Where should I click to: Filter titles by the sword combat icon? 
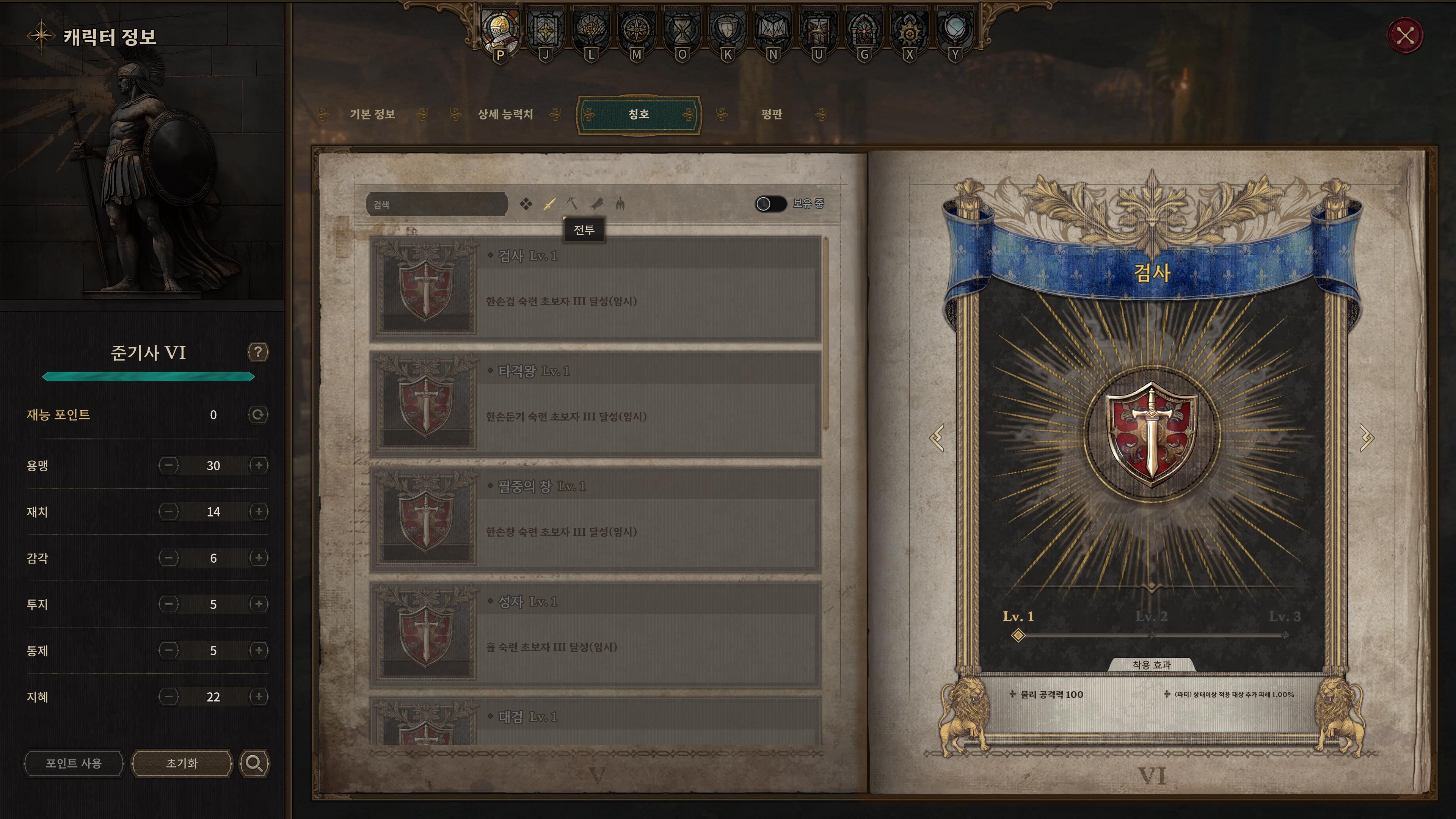pyautogui.click(x=549, y=204)
